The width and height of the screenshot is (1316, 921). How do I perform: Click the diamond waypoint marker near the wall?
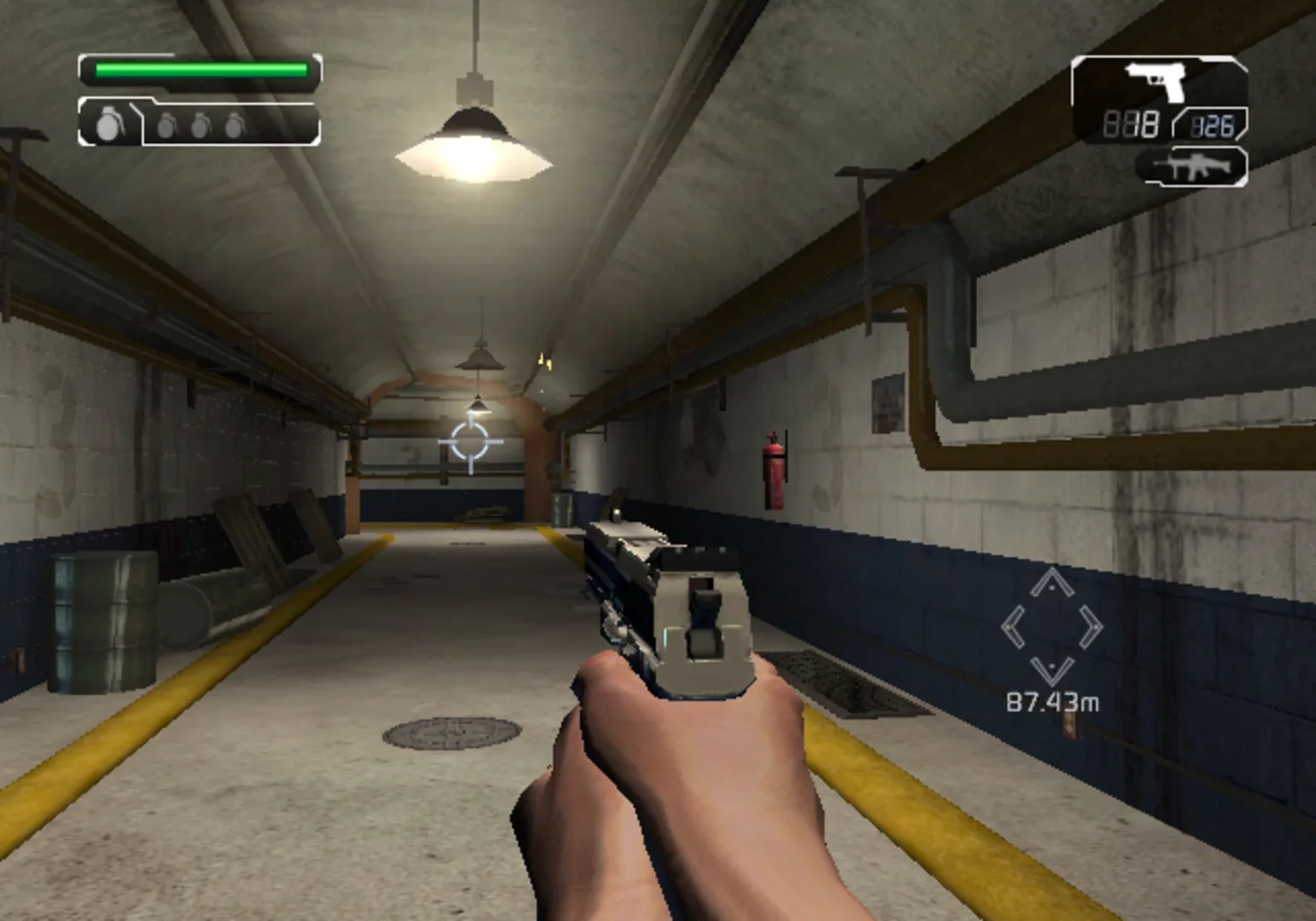click(x=1052, y=628)
